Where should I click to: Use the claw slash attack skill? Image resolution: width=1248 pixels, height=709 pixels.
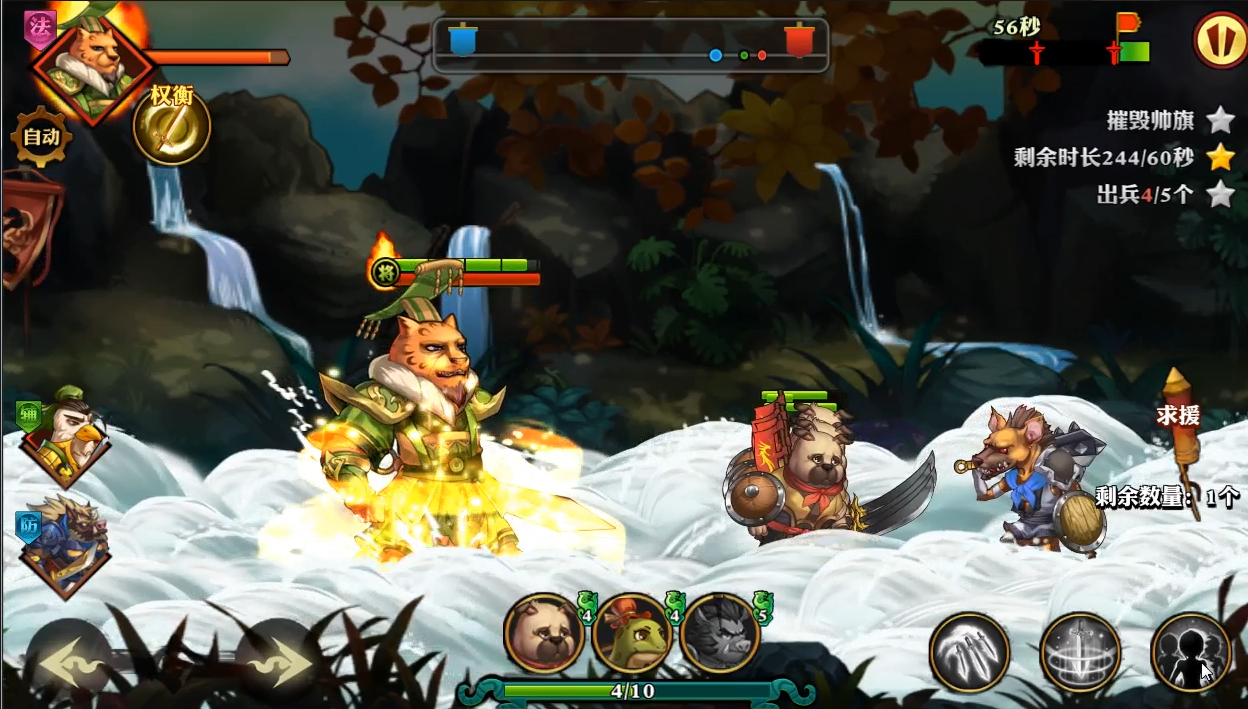click(x=969, y=652)
